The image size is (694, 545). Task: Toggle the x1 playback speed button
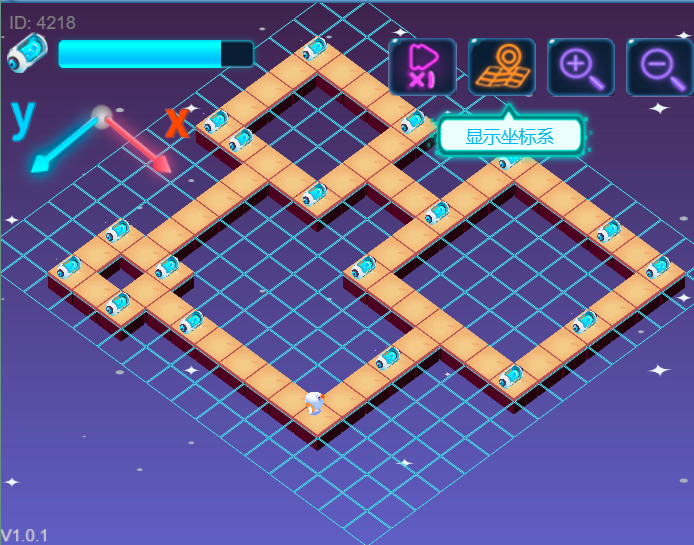pyautogui.click(x=423, y=67)
